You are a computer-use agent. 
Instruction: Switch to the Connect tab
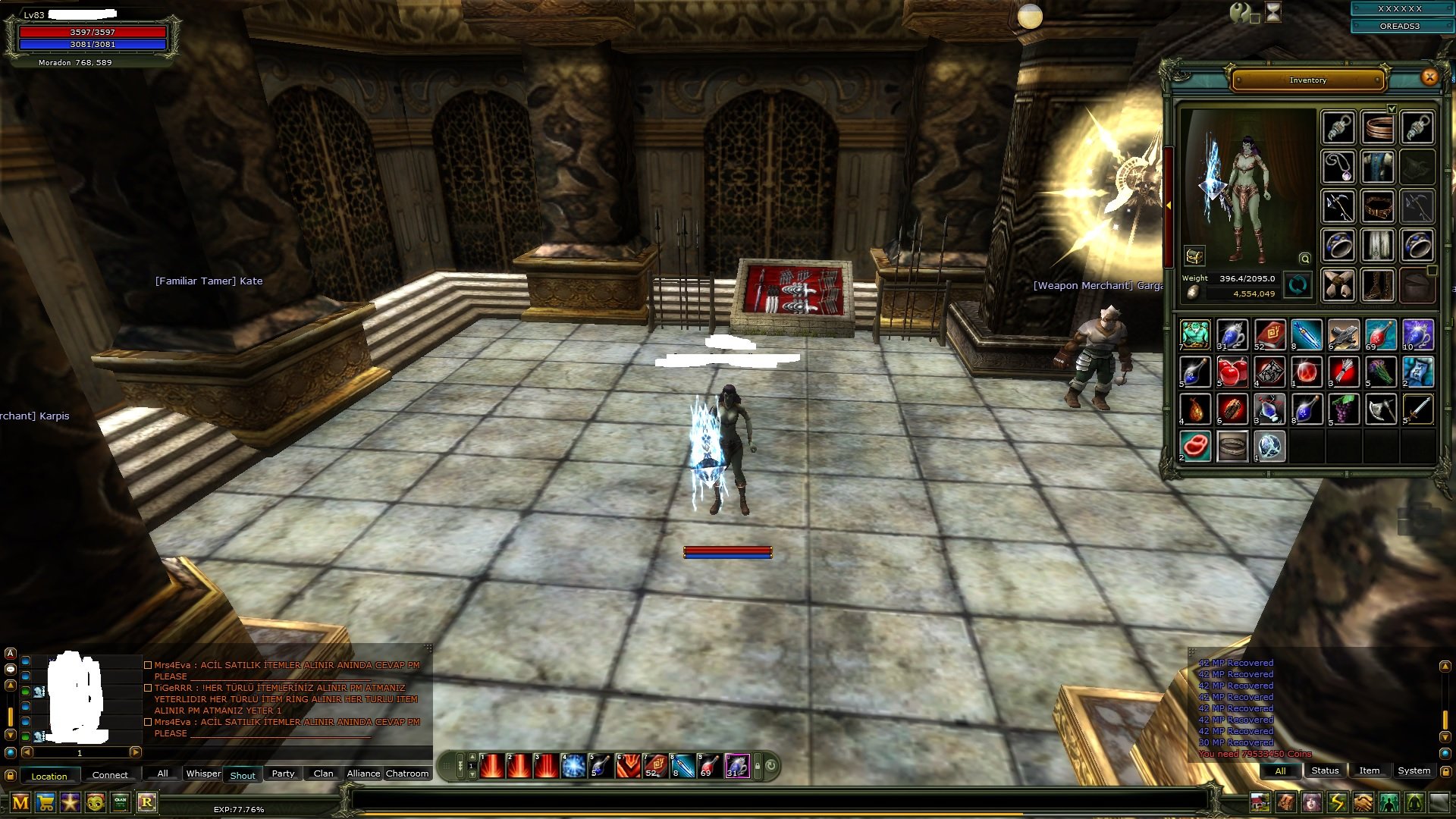click(x=110, y=775)
